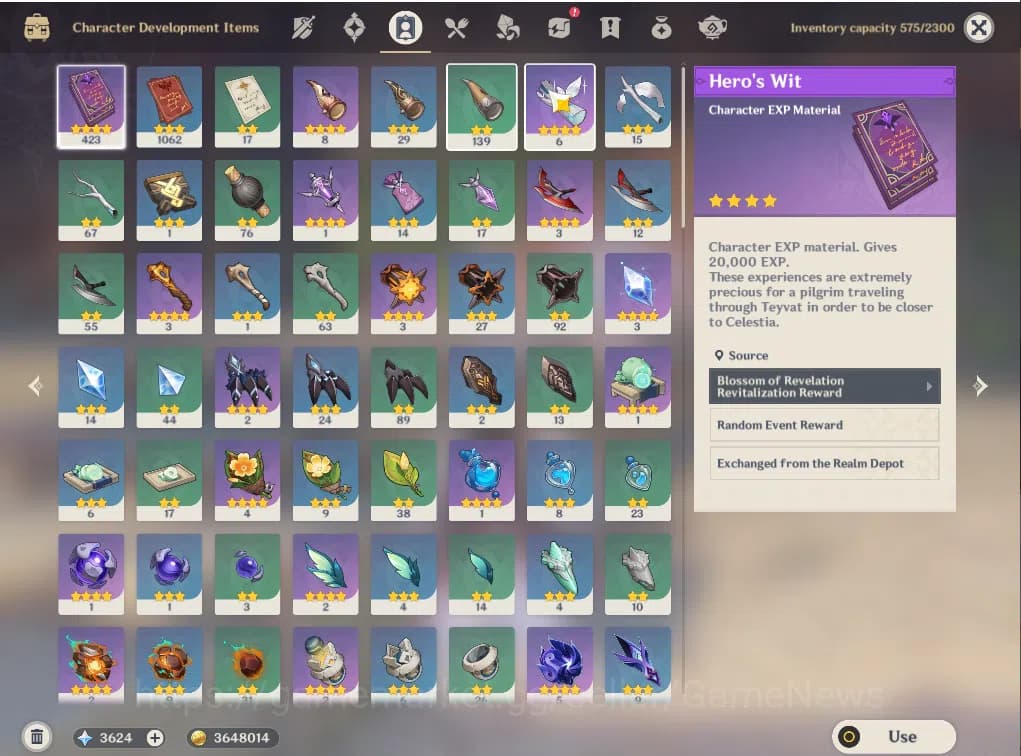Screen dimensions: 1021x756
Task: Open the quest items bookmark tab
Action: pyautogui.click(x=609, y=28)
